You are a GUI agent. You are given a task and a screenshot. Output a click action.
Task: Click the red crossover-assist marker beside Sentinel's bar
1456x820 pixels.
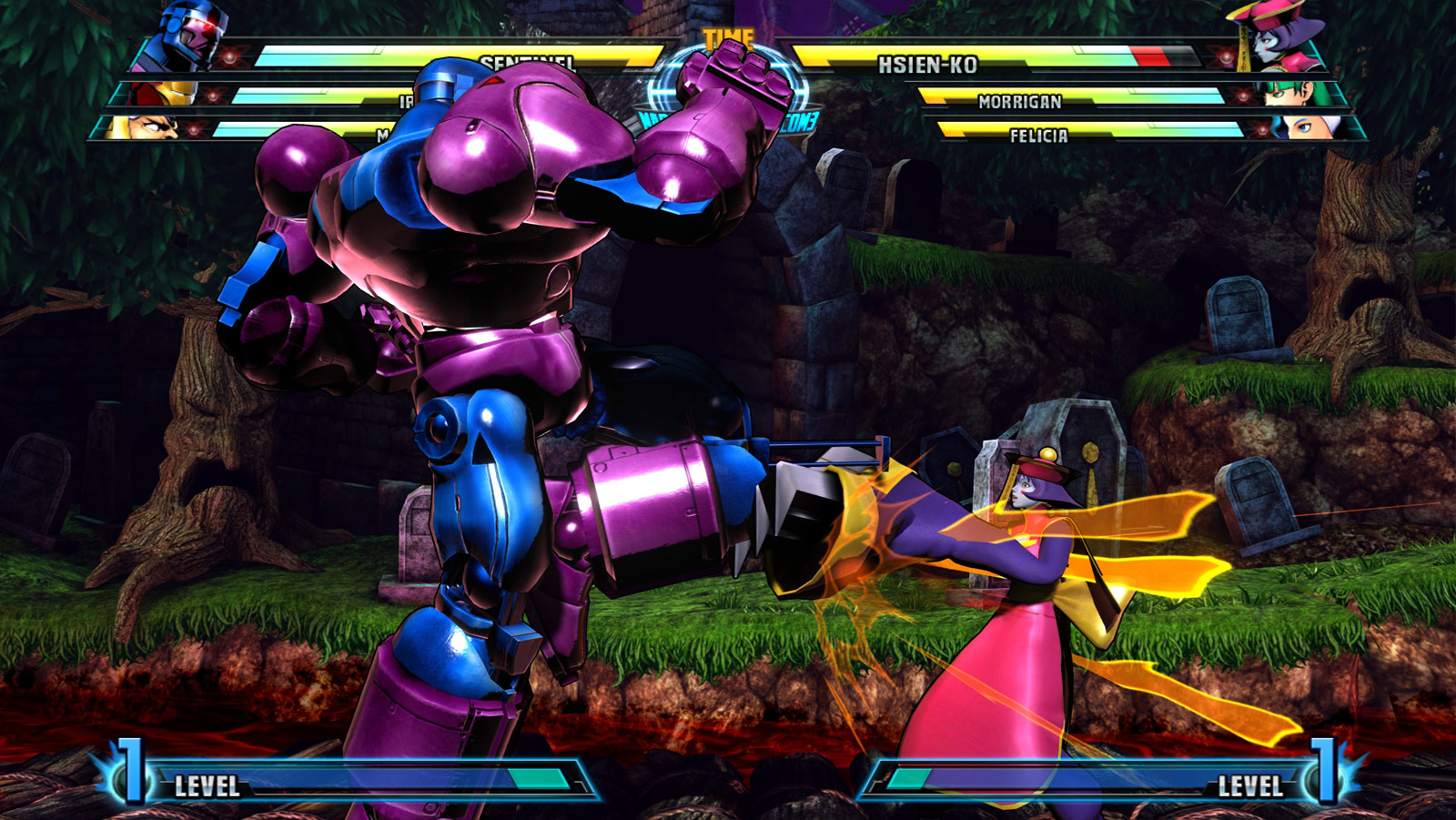tap(230, 57)
